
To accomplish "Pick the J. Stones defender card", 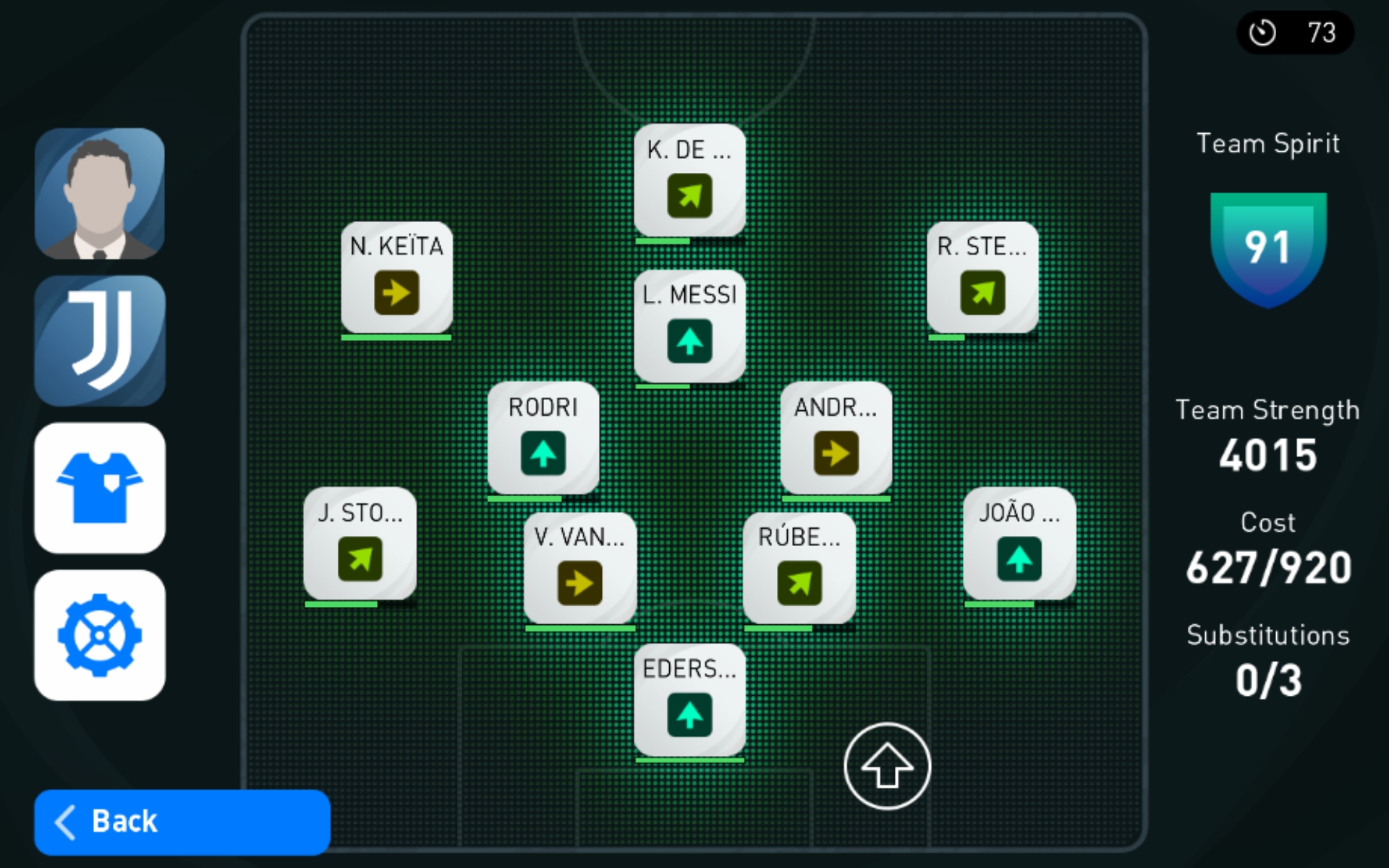I will pyautogui.click(x=360, y=543).
